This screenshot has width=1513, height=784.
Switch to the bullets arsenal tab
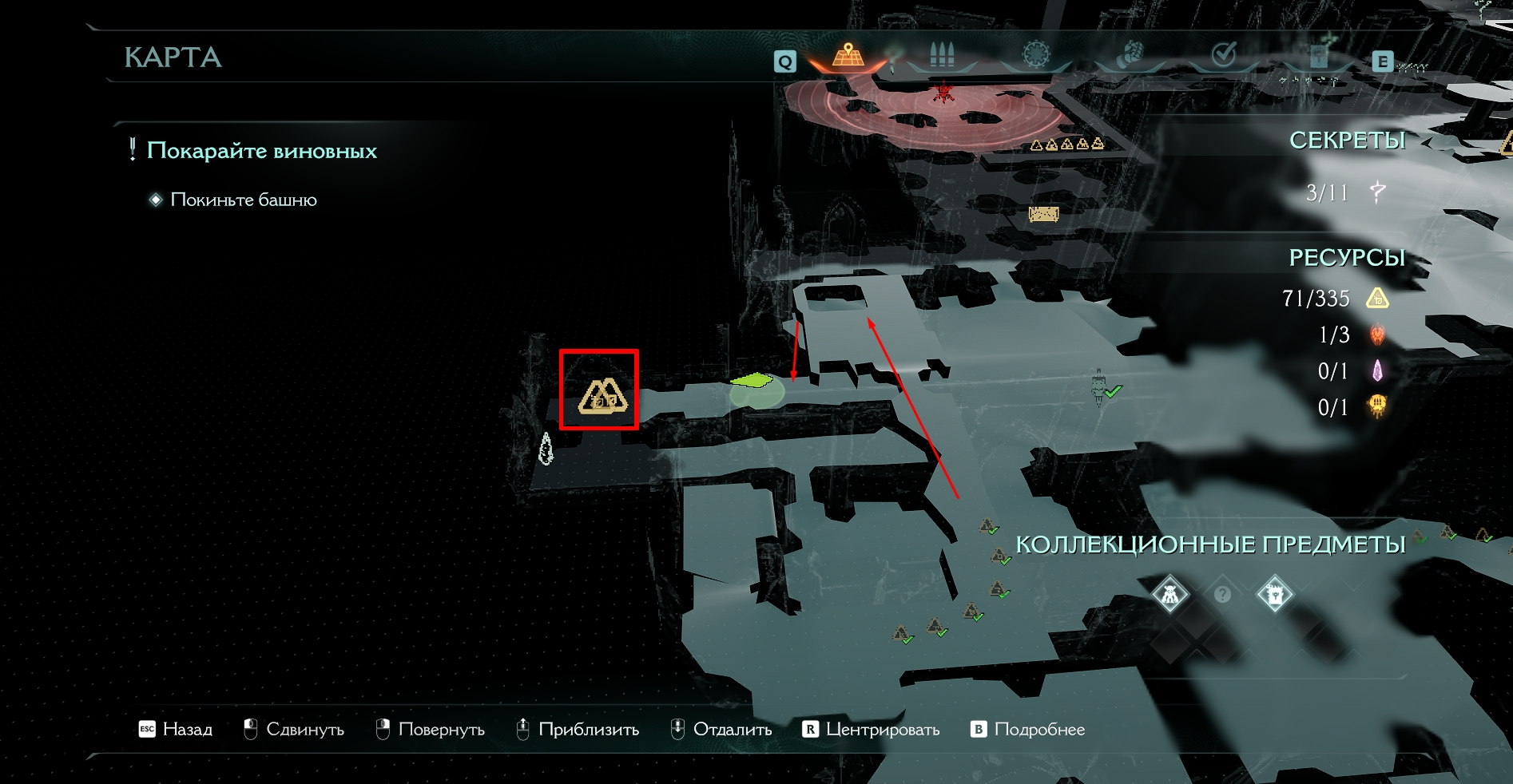coord(942,56)
